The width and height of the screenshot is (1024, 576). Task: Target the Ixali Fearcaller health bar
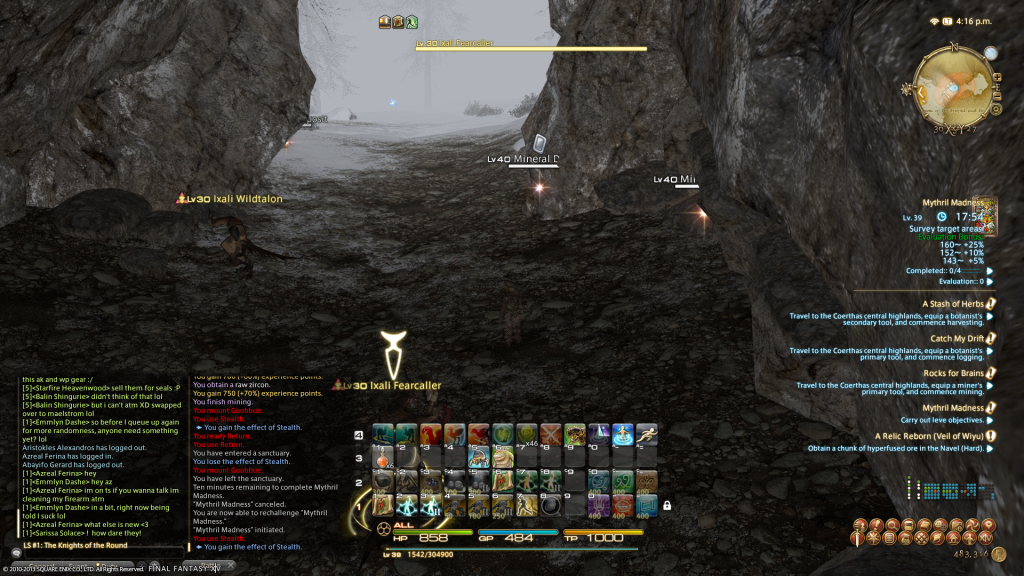coord(531,48)
